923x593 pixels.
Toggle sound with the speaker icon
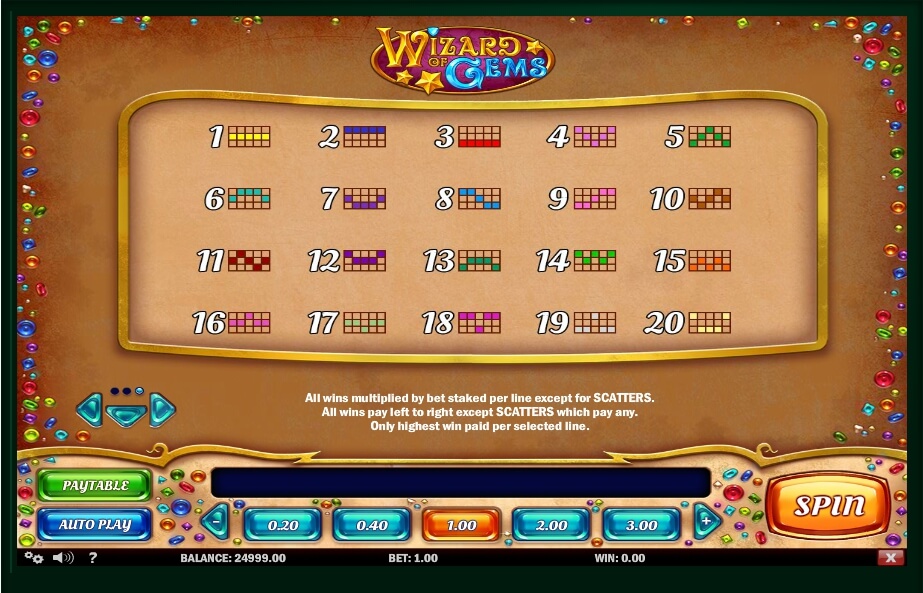(x=63, y=558)
